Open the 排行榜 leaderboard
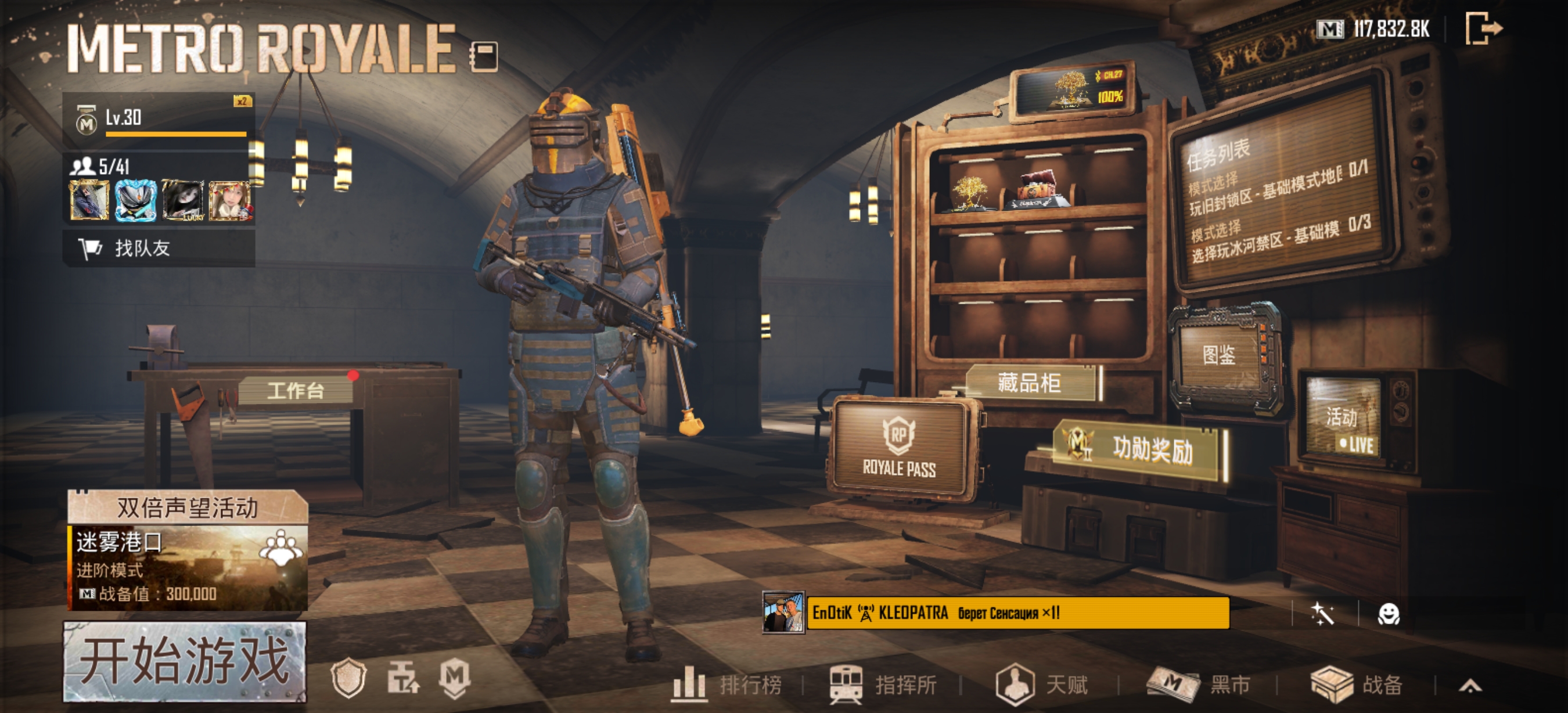 click(728, 685)
